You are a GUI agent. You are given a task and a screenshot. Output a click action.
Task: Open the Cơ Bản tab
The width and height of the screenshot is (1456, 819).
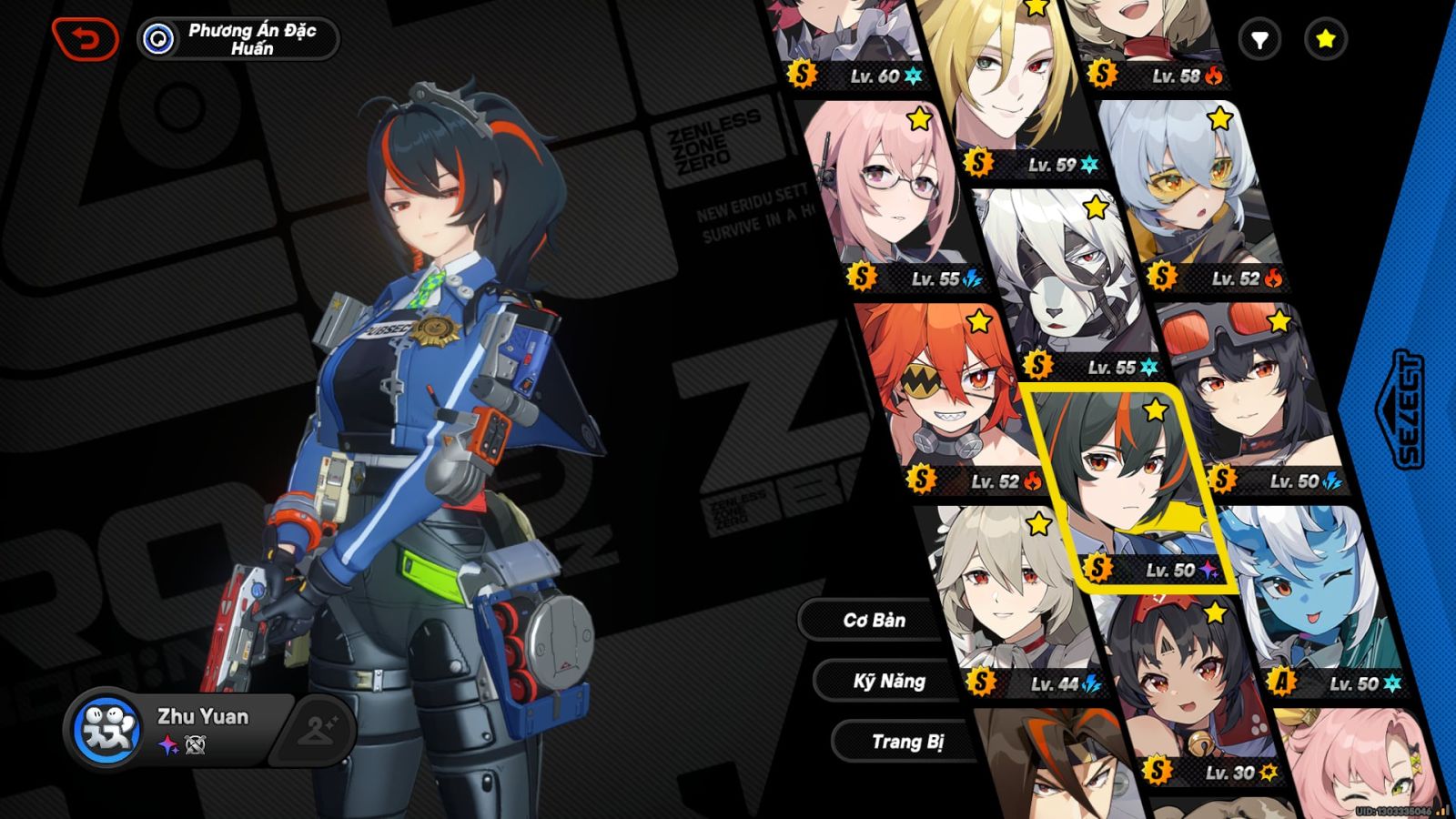pyautogui.click(x=873, y=621)
